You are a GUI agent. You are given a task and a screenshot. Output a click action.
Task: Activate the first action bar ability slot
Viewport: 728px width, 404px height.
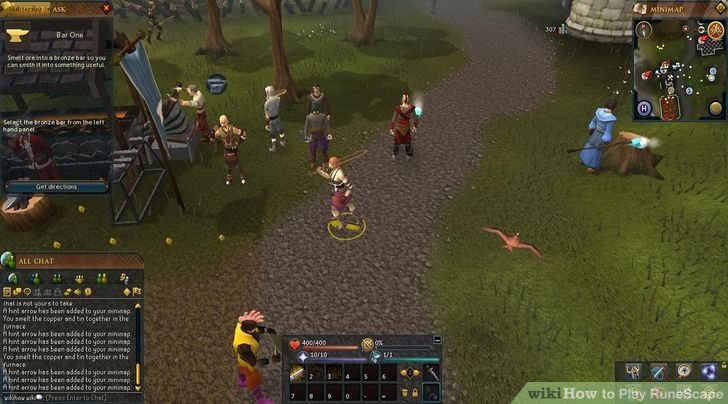299,374
